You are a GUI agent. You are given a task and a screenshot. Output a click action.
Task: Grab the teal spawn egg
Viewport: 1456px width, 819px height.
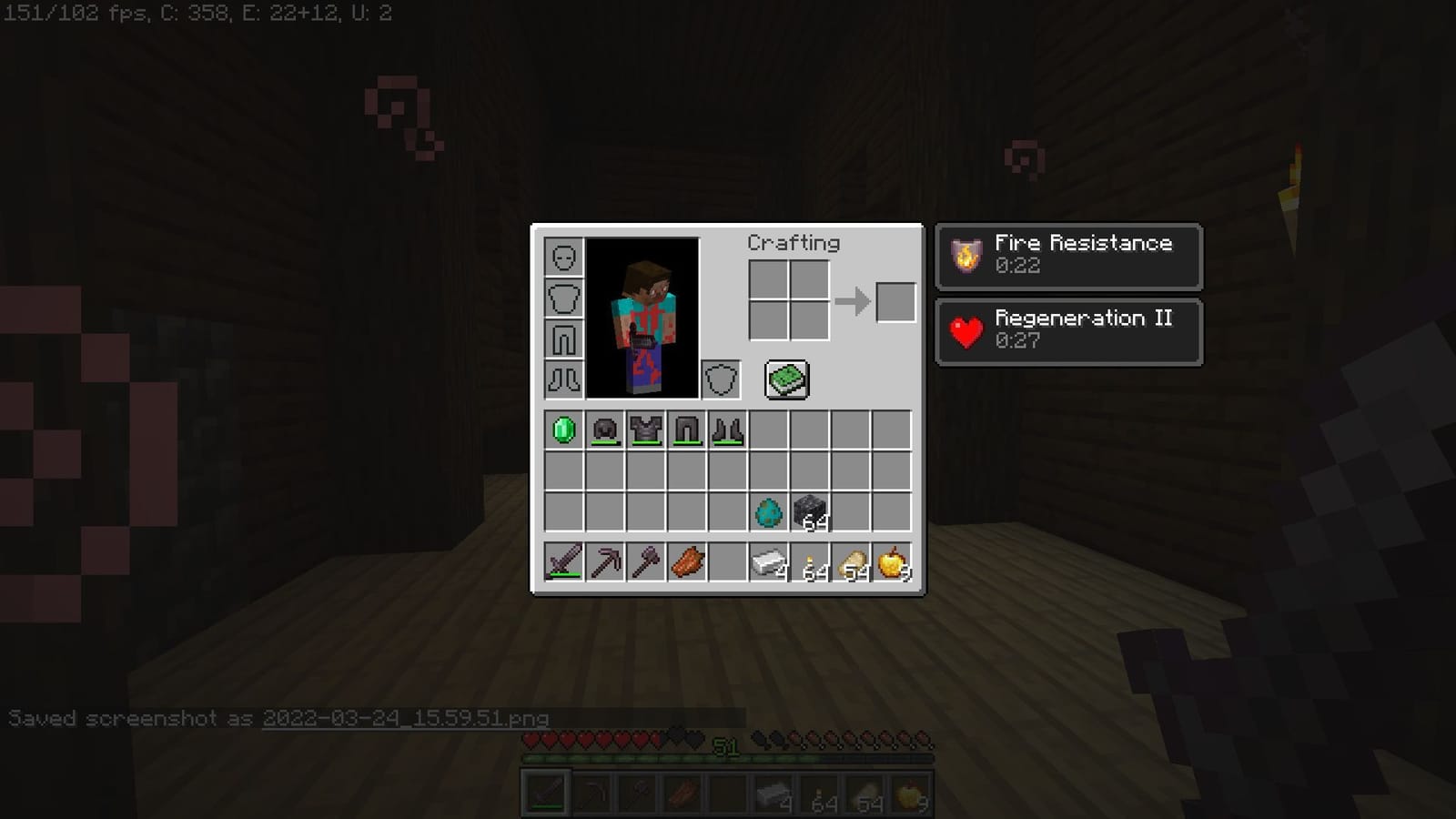pos(769,511)
